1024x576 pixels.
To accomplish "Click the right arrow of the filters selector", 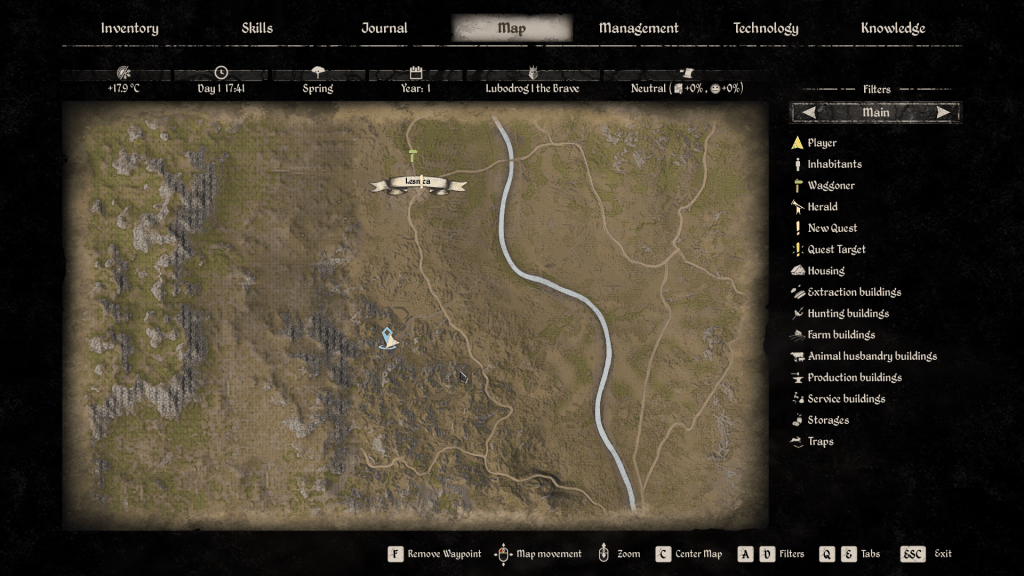I will point(943,113).
